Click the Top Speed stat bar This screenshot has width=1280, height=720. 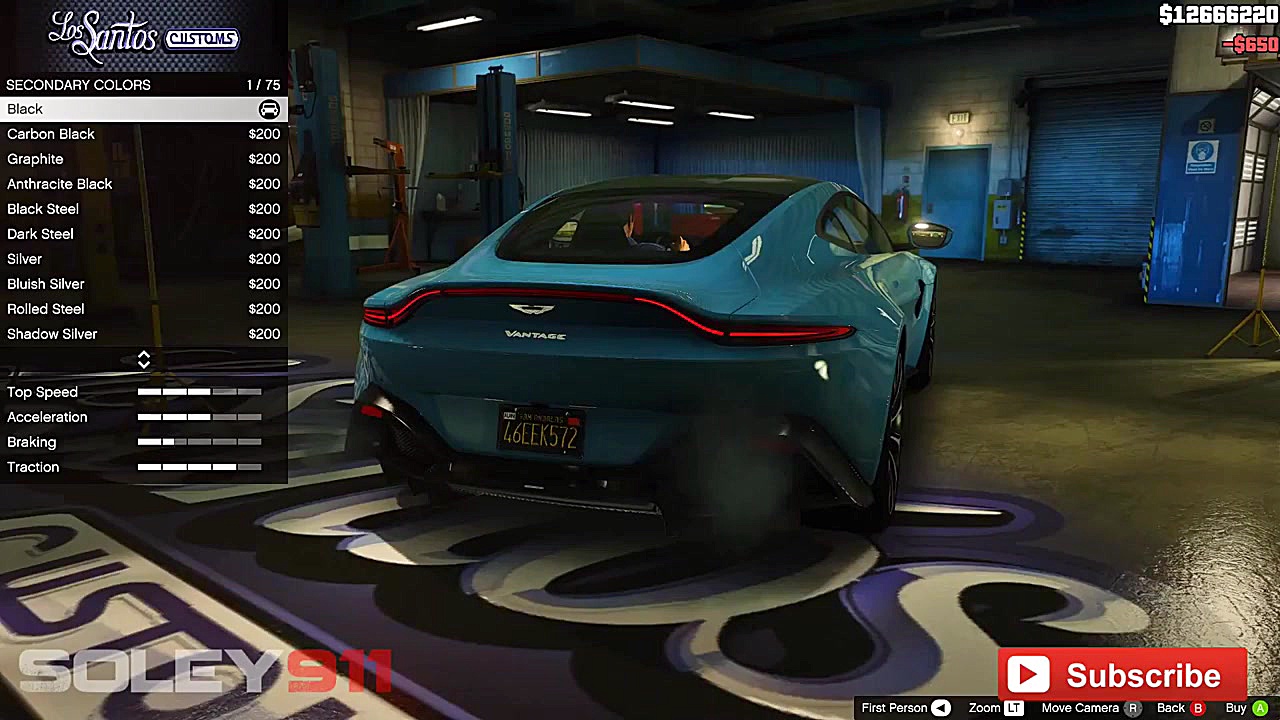pos(198,392)
